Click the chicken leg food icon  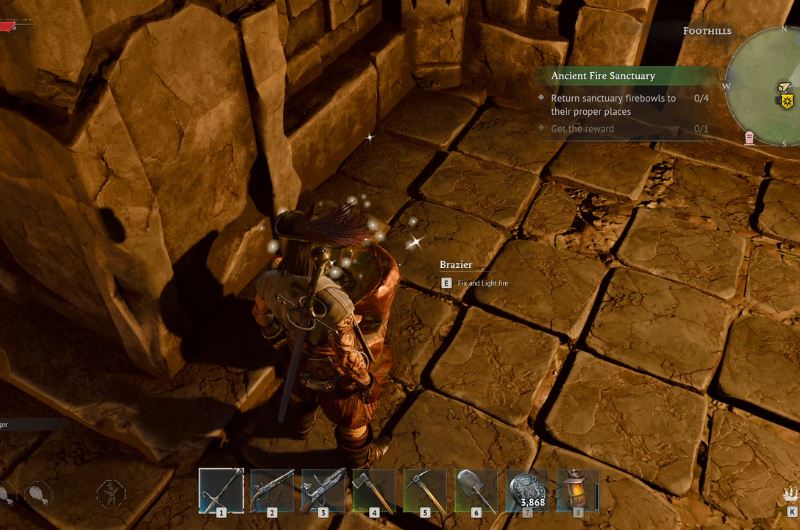[x=38, y=492]
